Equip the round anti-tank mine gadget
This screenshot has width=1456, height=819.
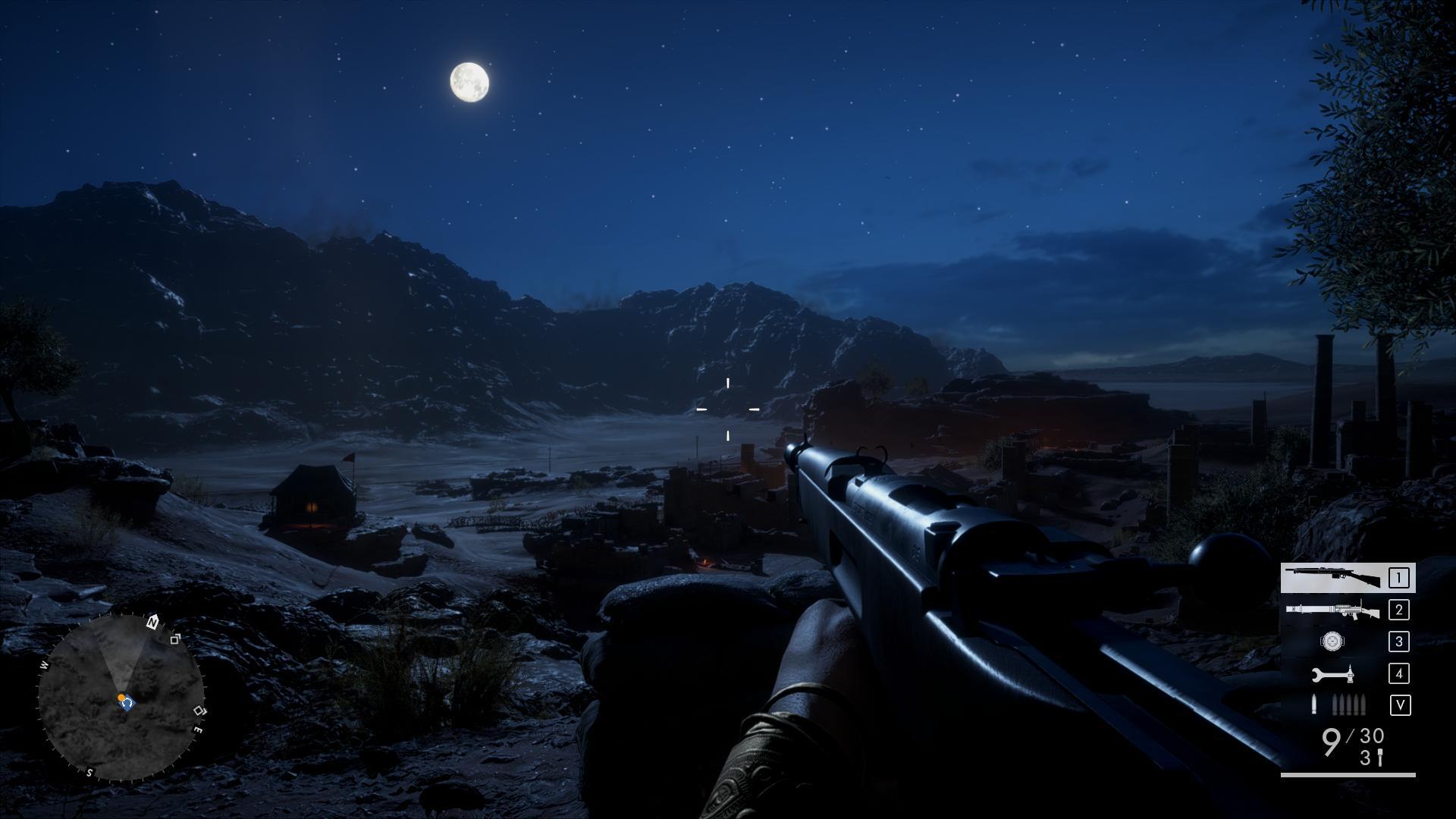click(x=1332, y=642)
